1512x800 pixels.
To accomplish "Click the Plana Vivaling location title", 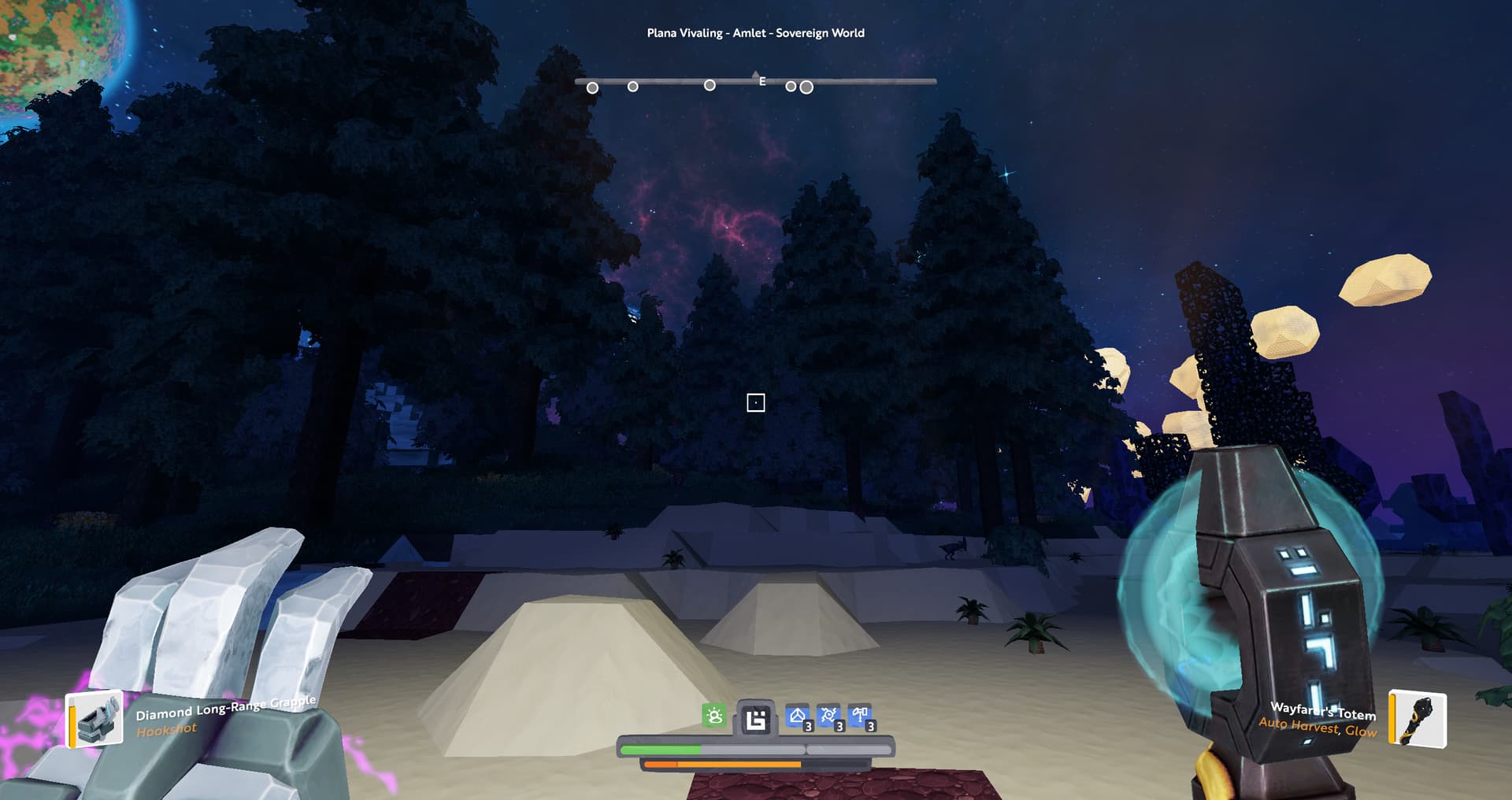I will (x=755, y=33).
